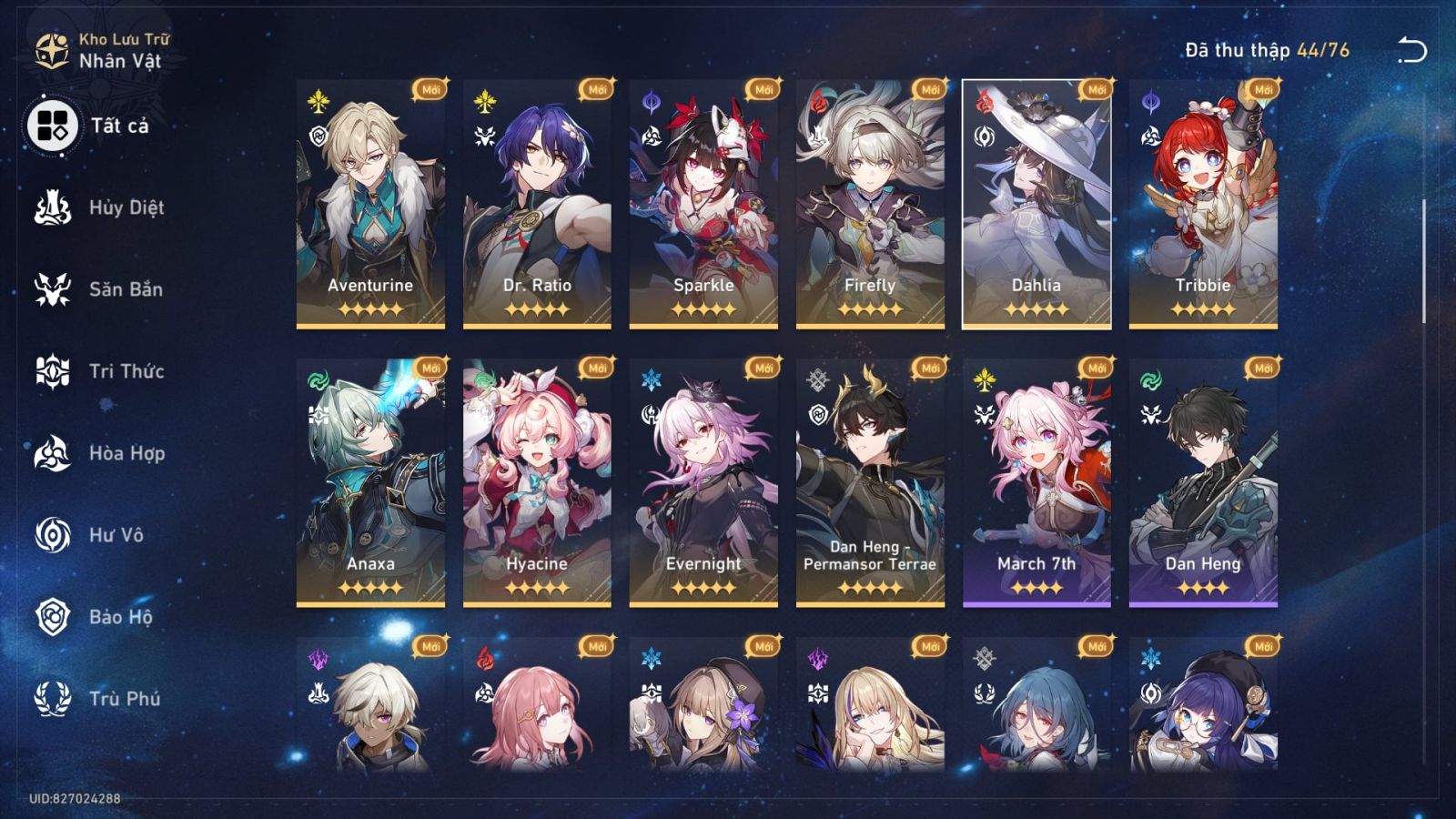Open the Tri Thức path filter

52,371
